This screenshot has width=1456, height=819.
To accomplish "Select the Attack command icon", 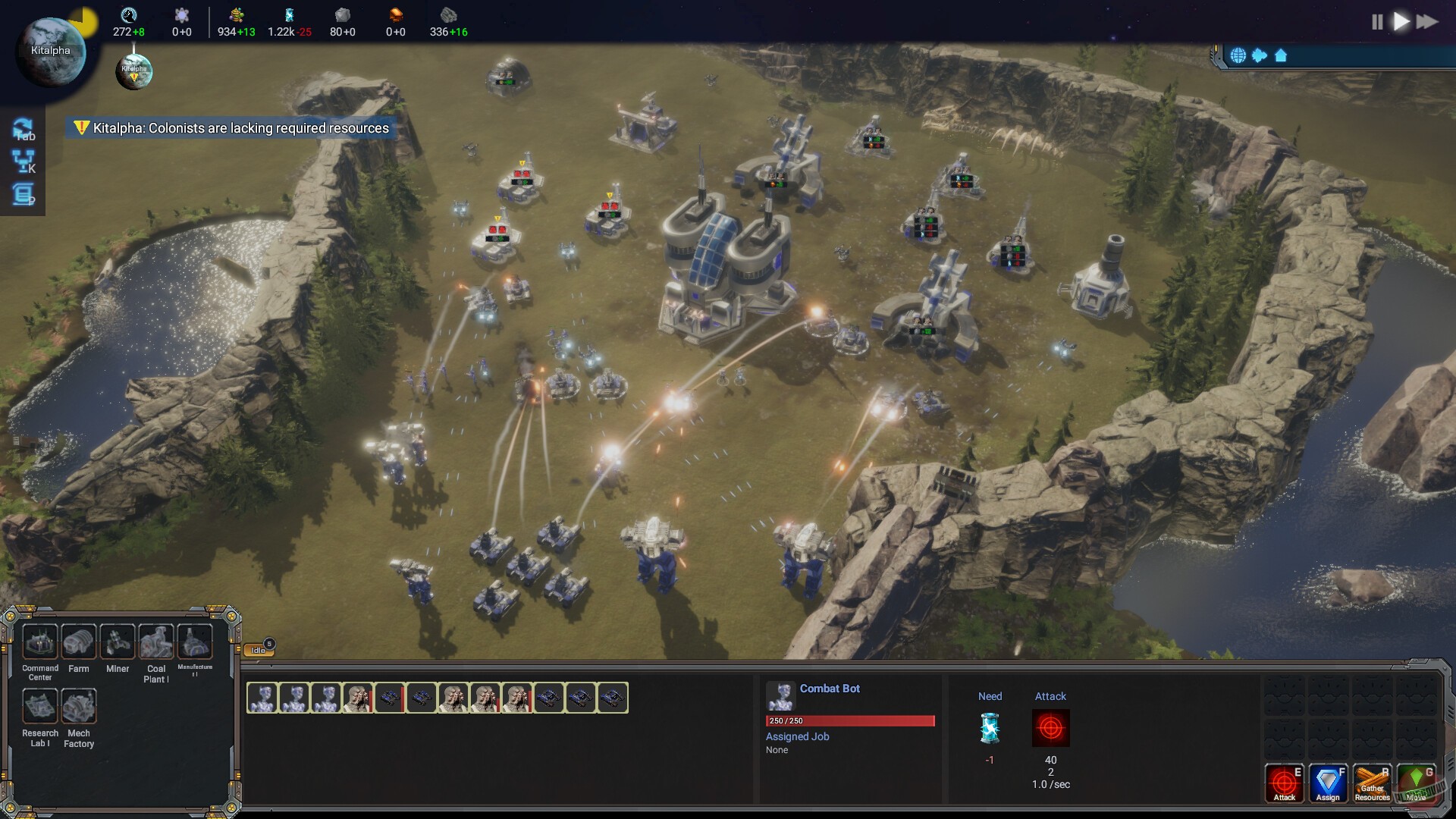I will [x=1285, y=781].
